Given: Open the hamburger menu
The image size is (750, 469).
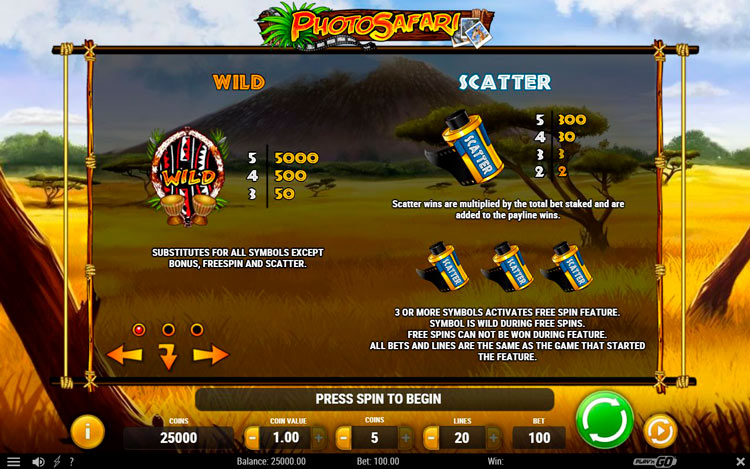Looking at the screenshot, I should coord(13,461).
